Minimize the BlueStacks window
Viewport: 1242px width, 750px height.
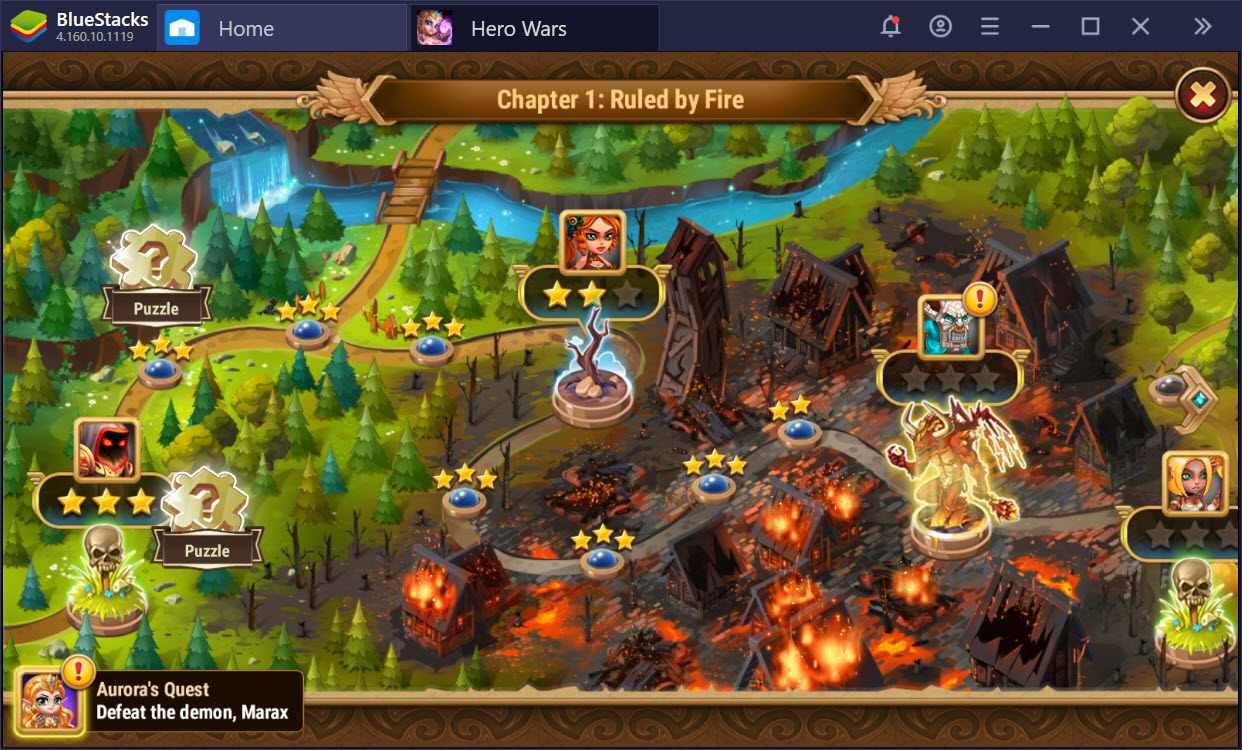1040,27
